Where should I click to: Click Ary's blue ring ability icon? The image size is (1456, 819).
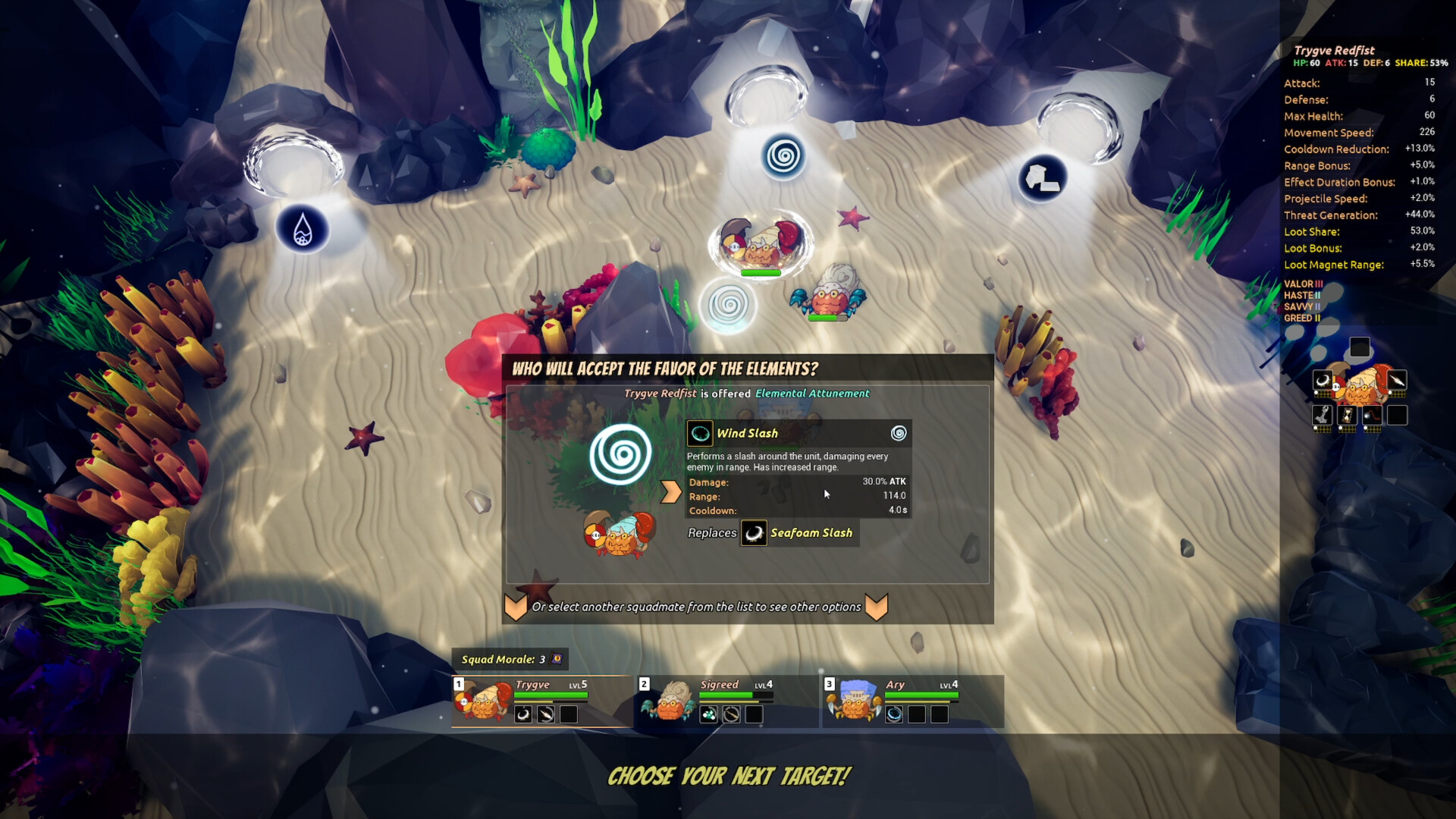click(x=894, y=714)
